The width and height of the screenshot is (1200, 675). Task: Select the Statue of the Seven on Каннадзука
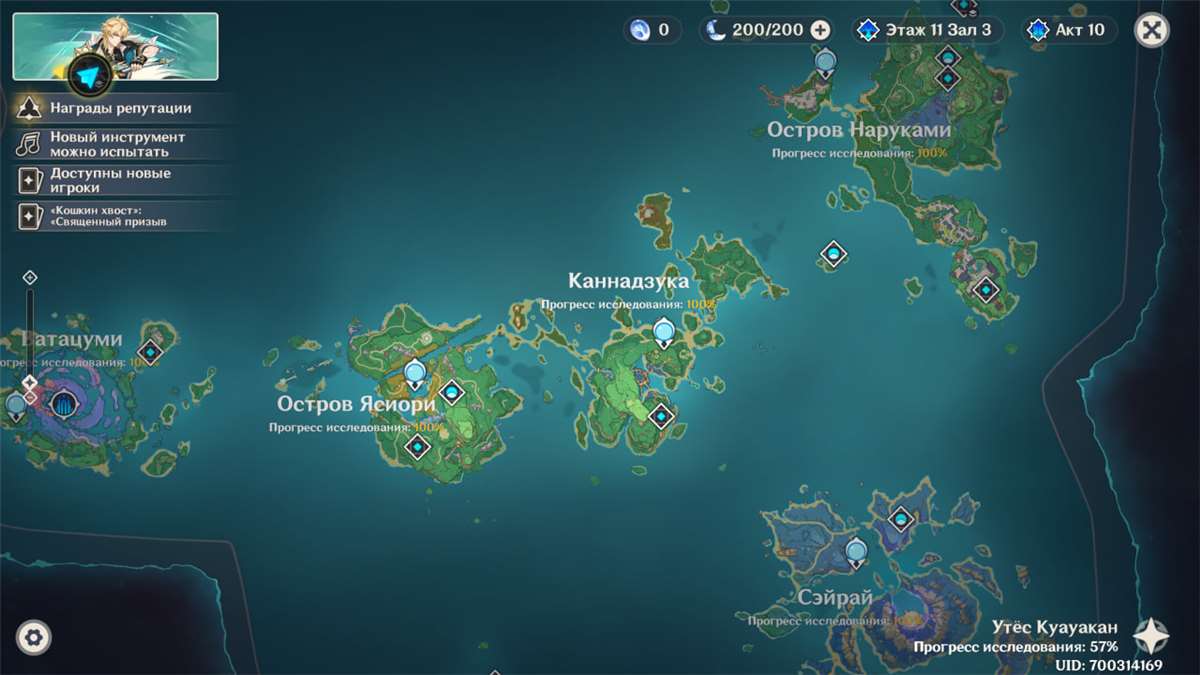[x=663, y=331]
